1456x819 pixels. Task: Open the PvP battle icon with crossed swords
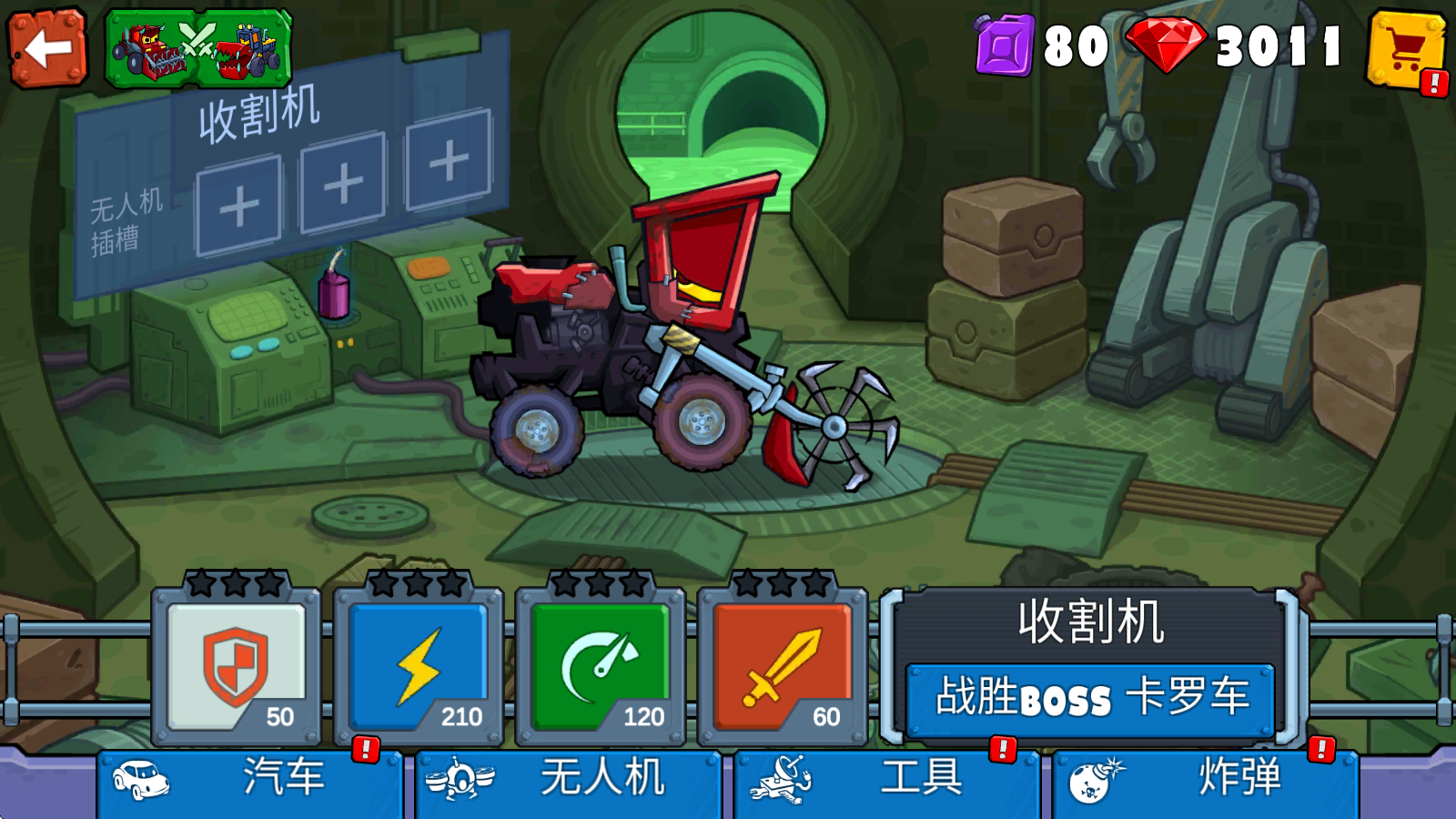(x=198, y=50)
